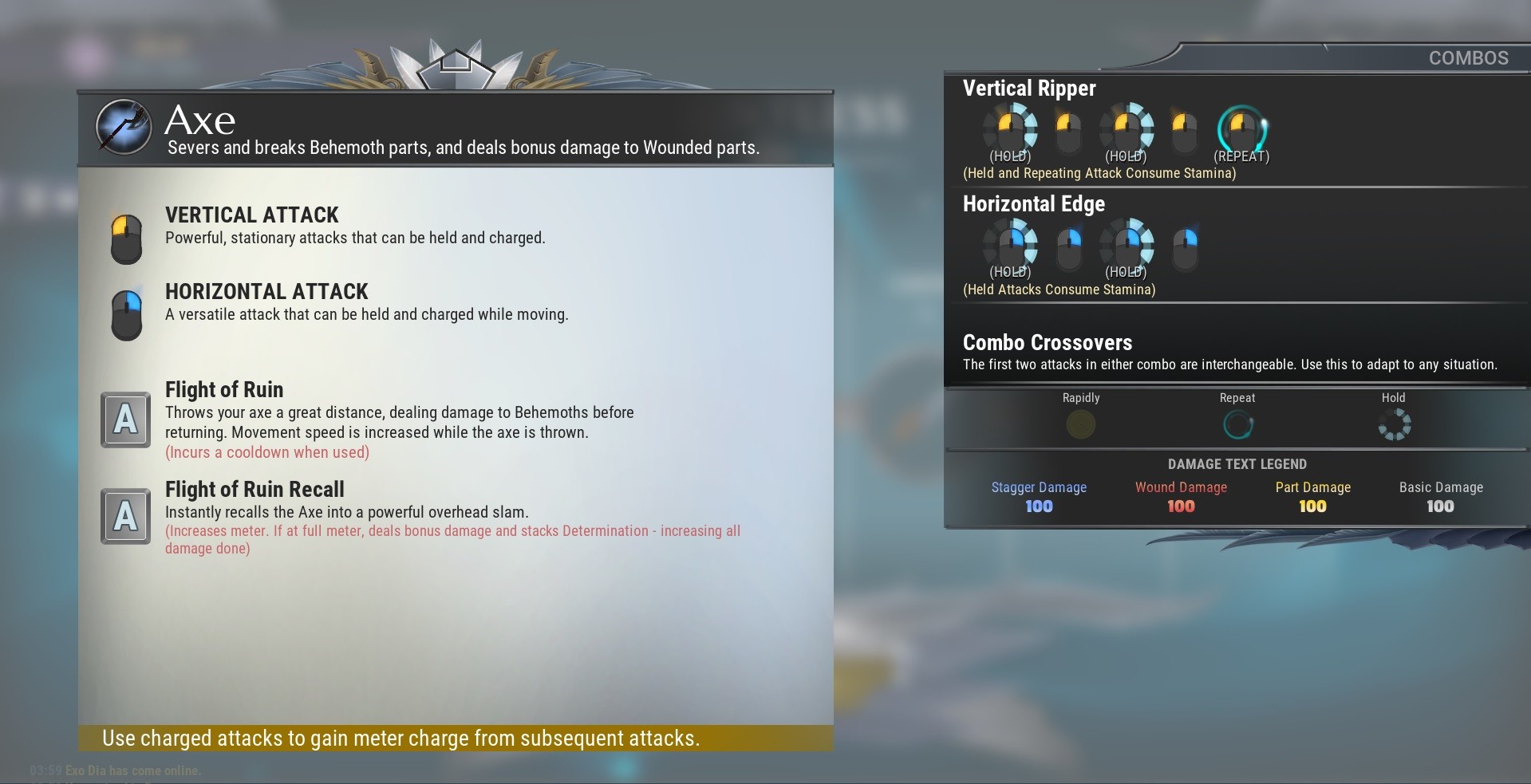Viewport: 1531px width, 784px height.
Task: Click the Stagger Damage 100 value
Action: (x=1038, y=506)
